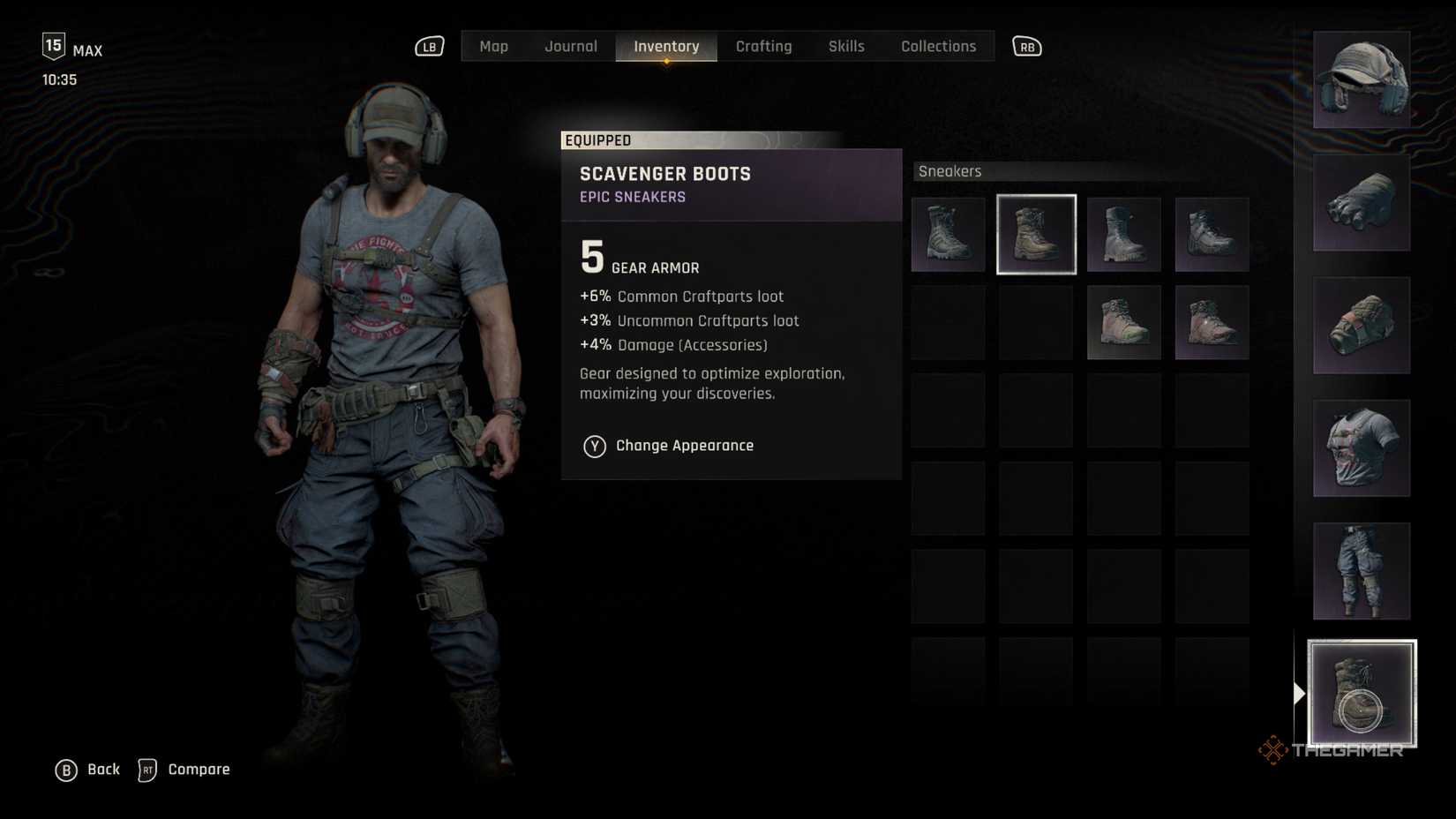The width and height of the screenshot is (1456, 819).
Task: Go to the Crafting tab
Action: (x=763, y=47)
